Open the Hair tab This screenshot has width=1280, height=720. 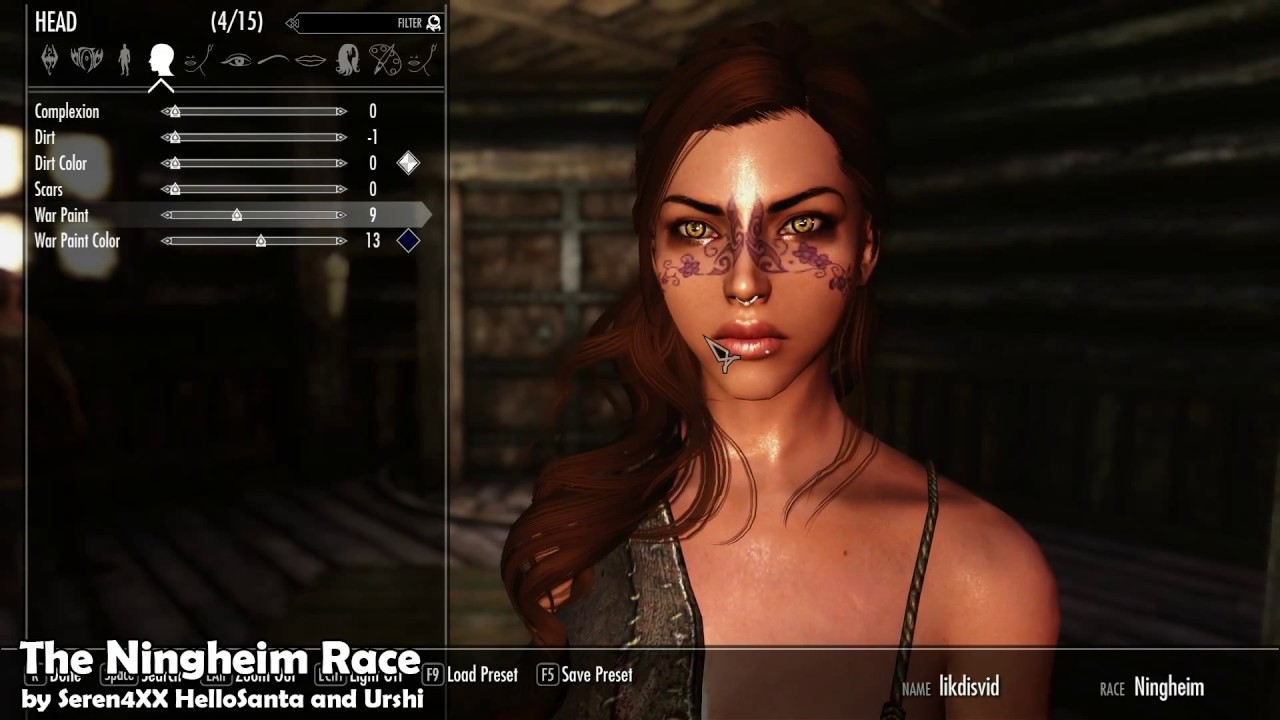click(347, 59)
